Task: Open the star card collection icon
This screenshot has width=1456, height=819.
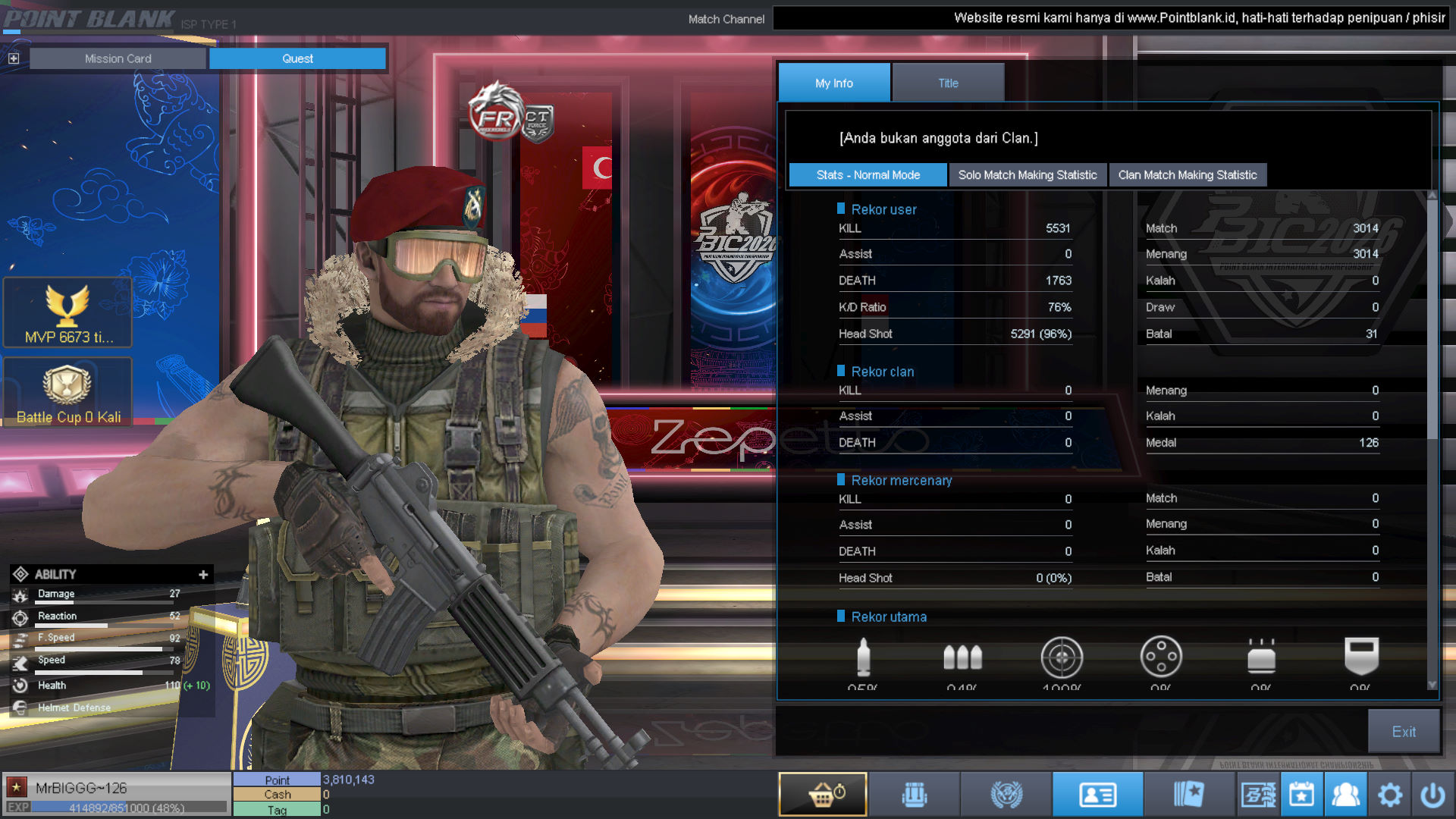Action: [x=1188, y=795]
